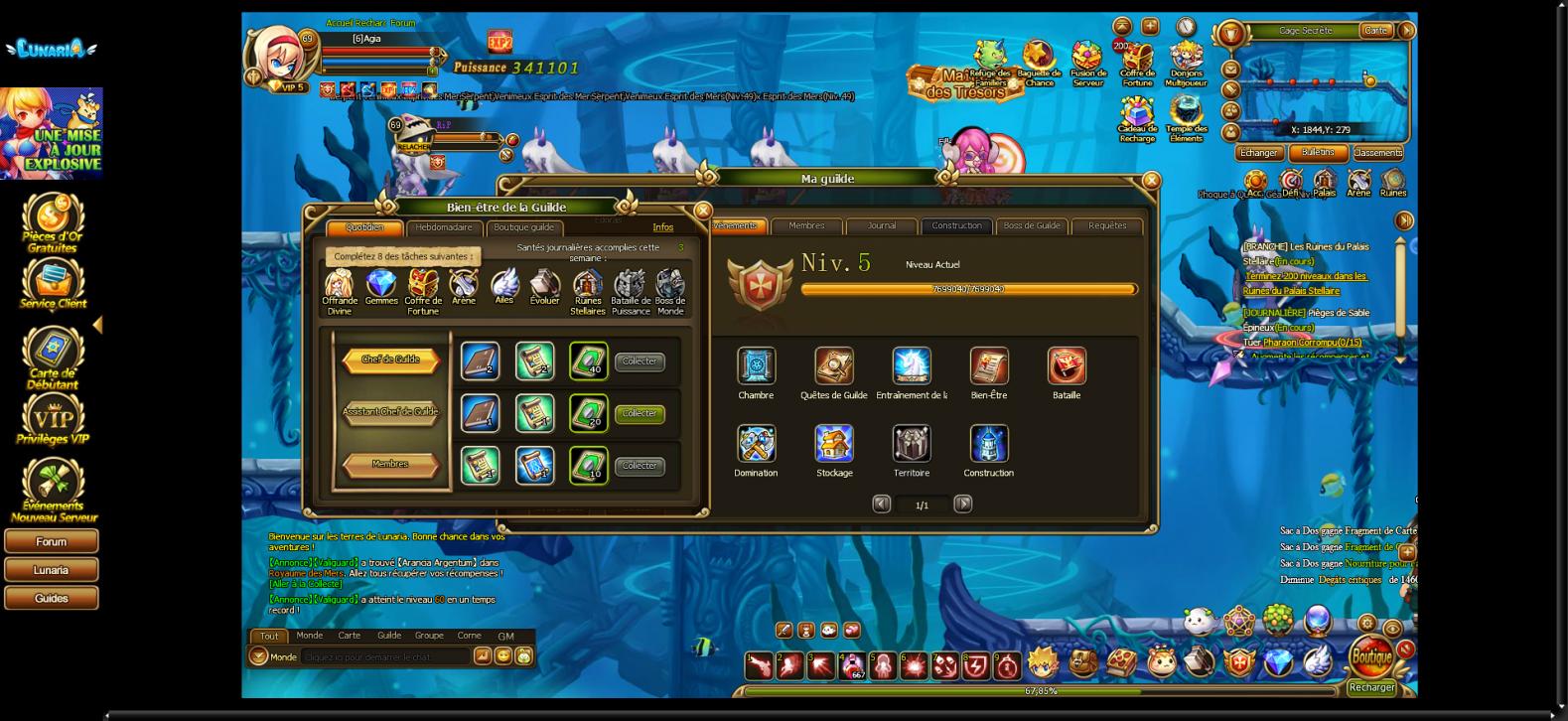Click the Infos link
The height and width of the screenshot is (721, 1568).
click(662, 227)
